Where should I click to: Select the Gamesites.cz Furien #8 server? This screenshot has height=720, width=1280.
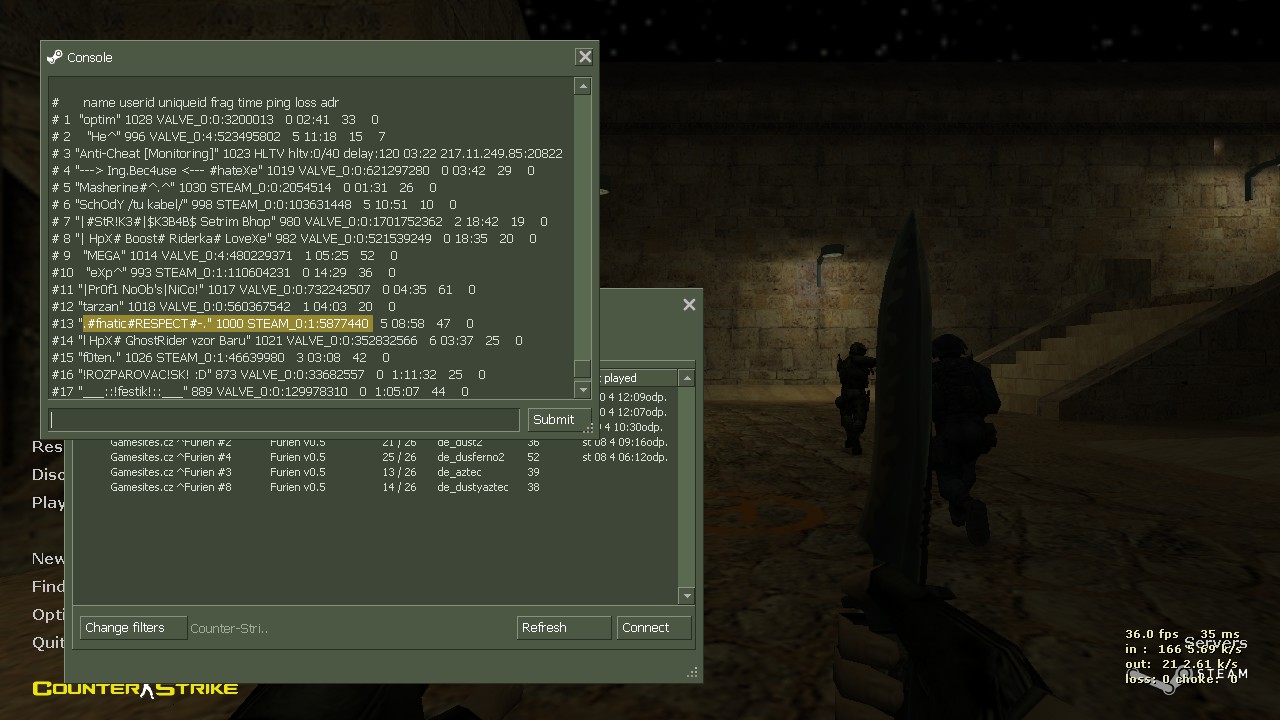(171, 487)
